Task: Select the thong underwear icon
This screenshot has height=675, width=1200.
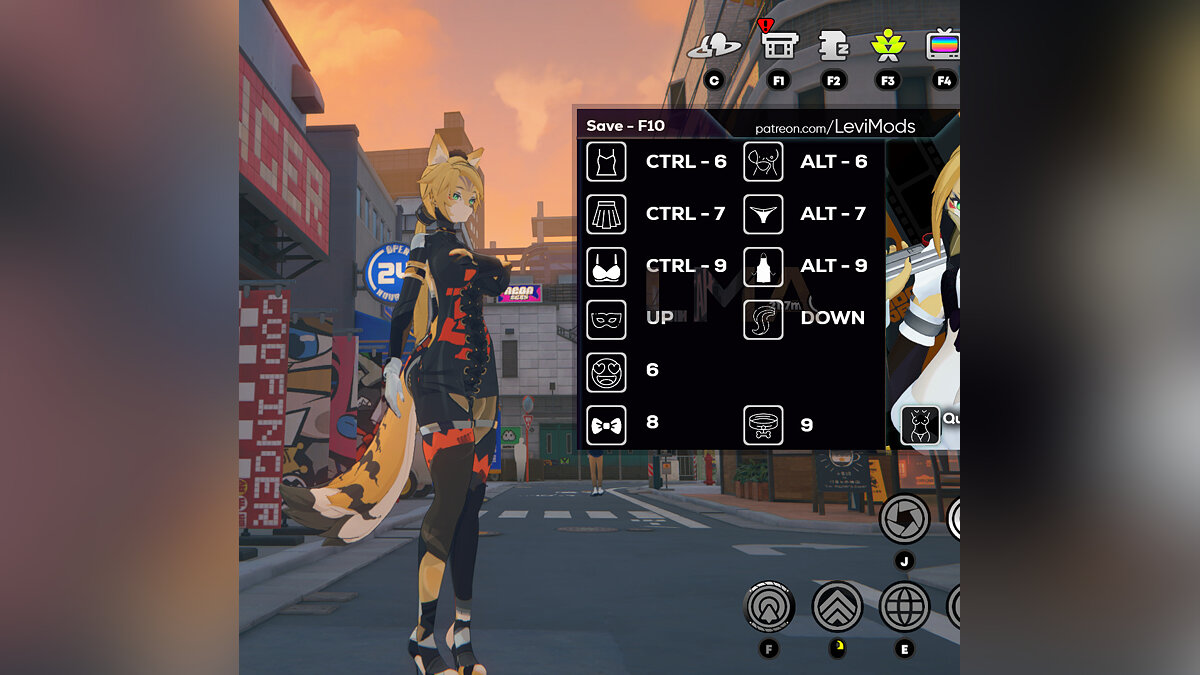Action: tap(763, 214)
